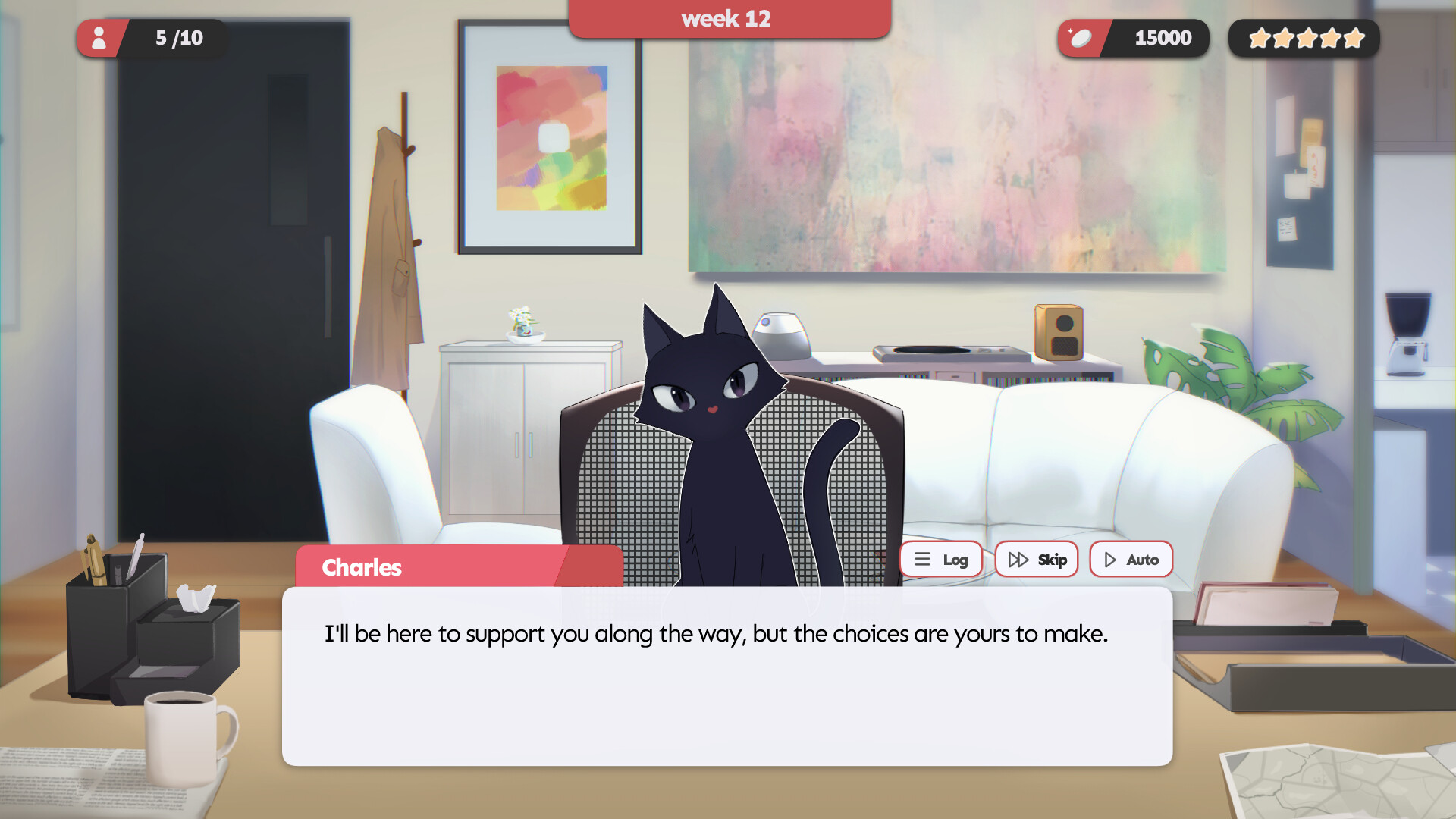Select the first star in the rating bar
Viewport: 1456px width, 819px height.
(1259, 38)
